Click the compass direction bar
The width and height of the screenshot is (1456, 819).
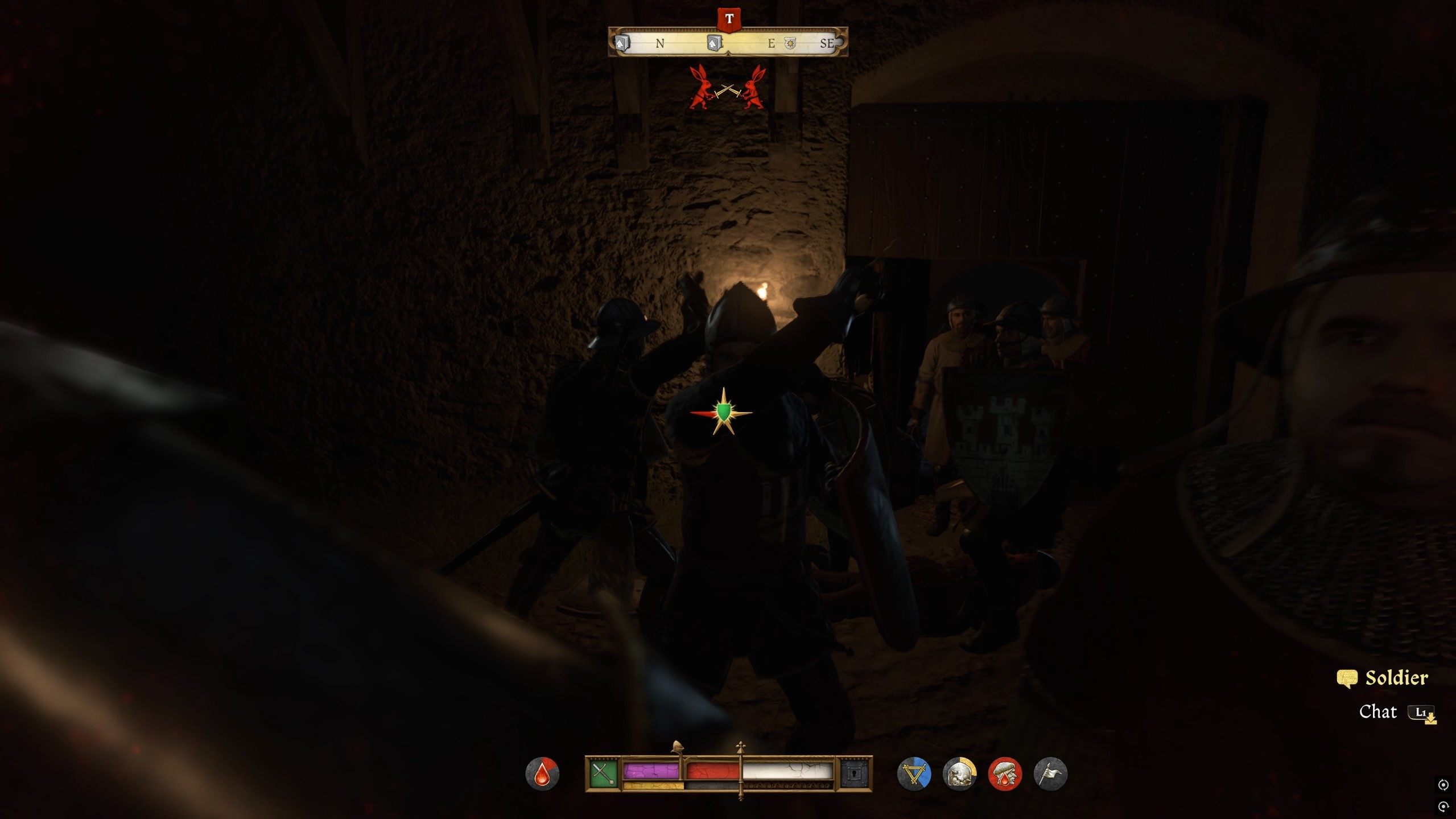point(728,43)
